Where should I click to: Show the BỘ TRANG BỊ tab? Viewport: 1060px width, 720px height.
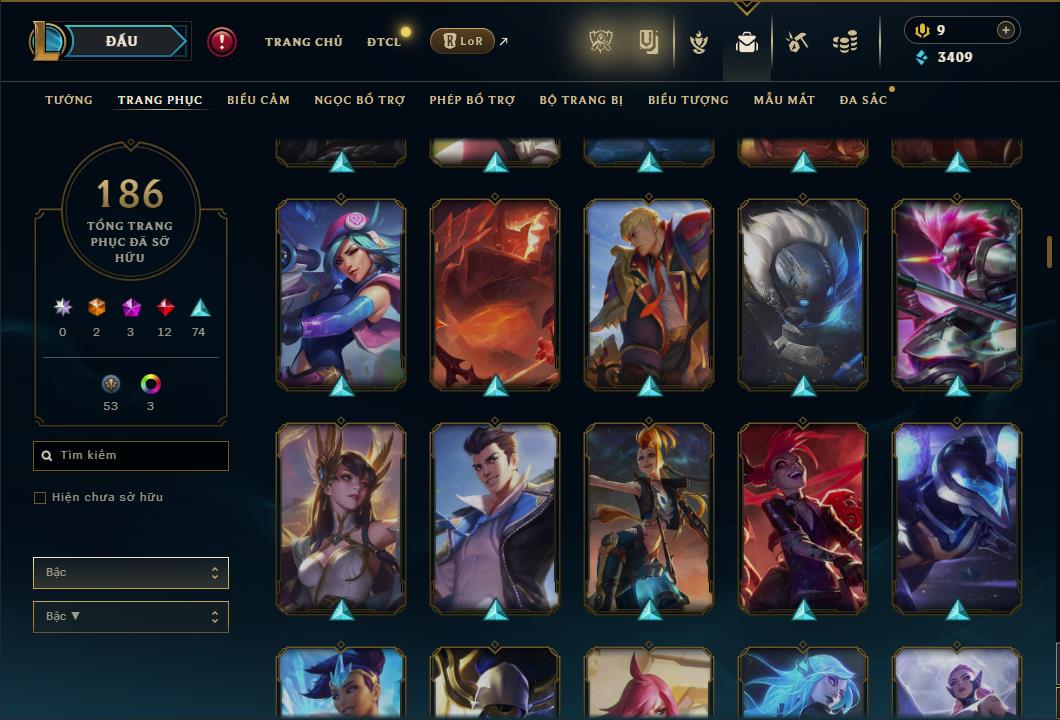click(581, 100)
